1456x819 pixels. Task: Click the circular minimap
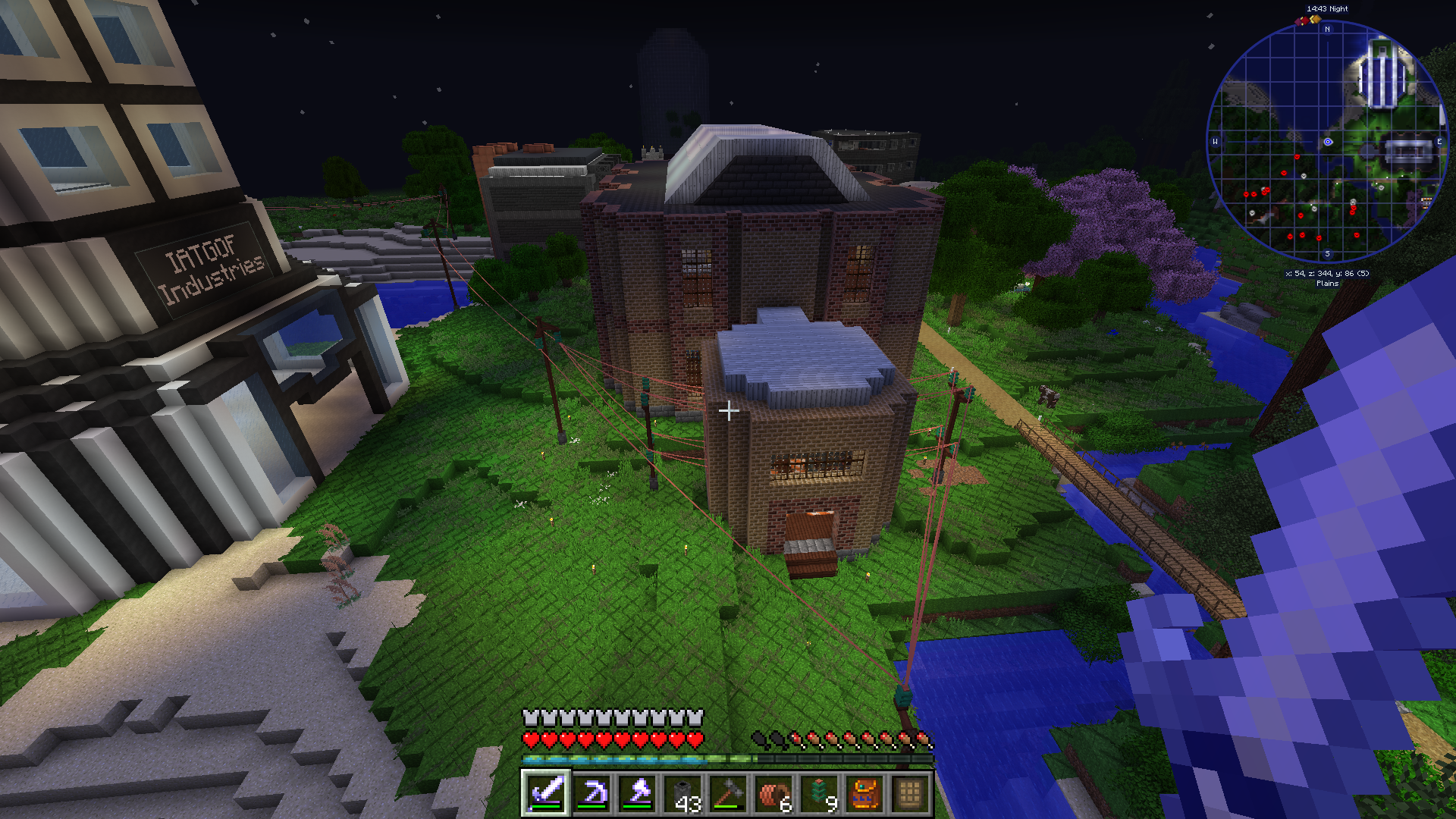click(x=1327, y=142)
